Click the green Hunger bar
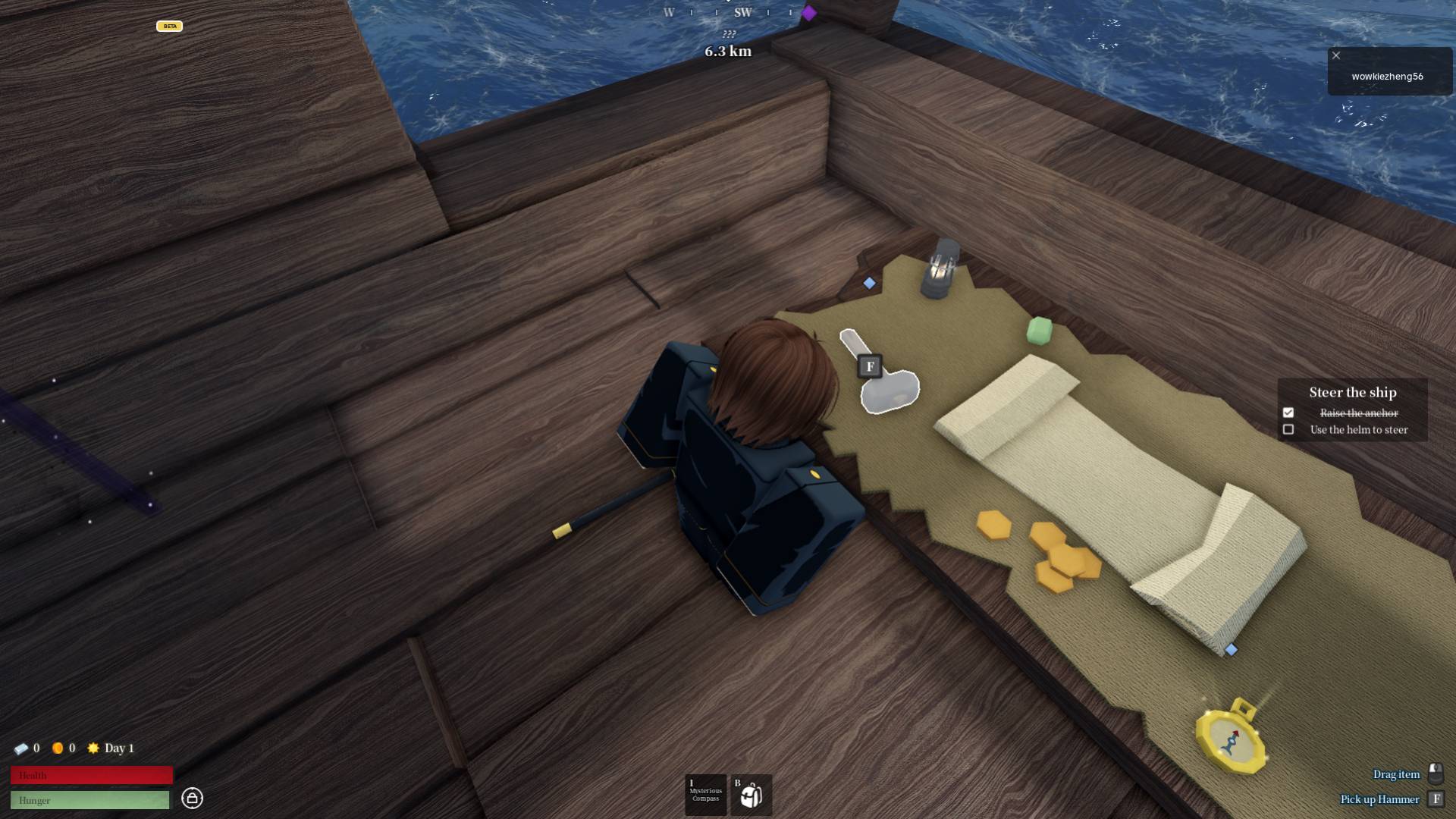The image size is (1456, 819). pos(91,799)
